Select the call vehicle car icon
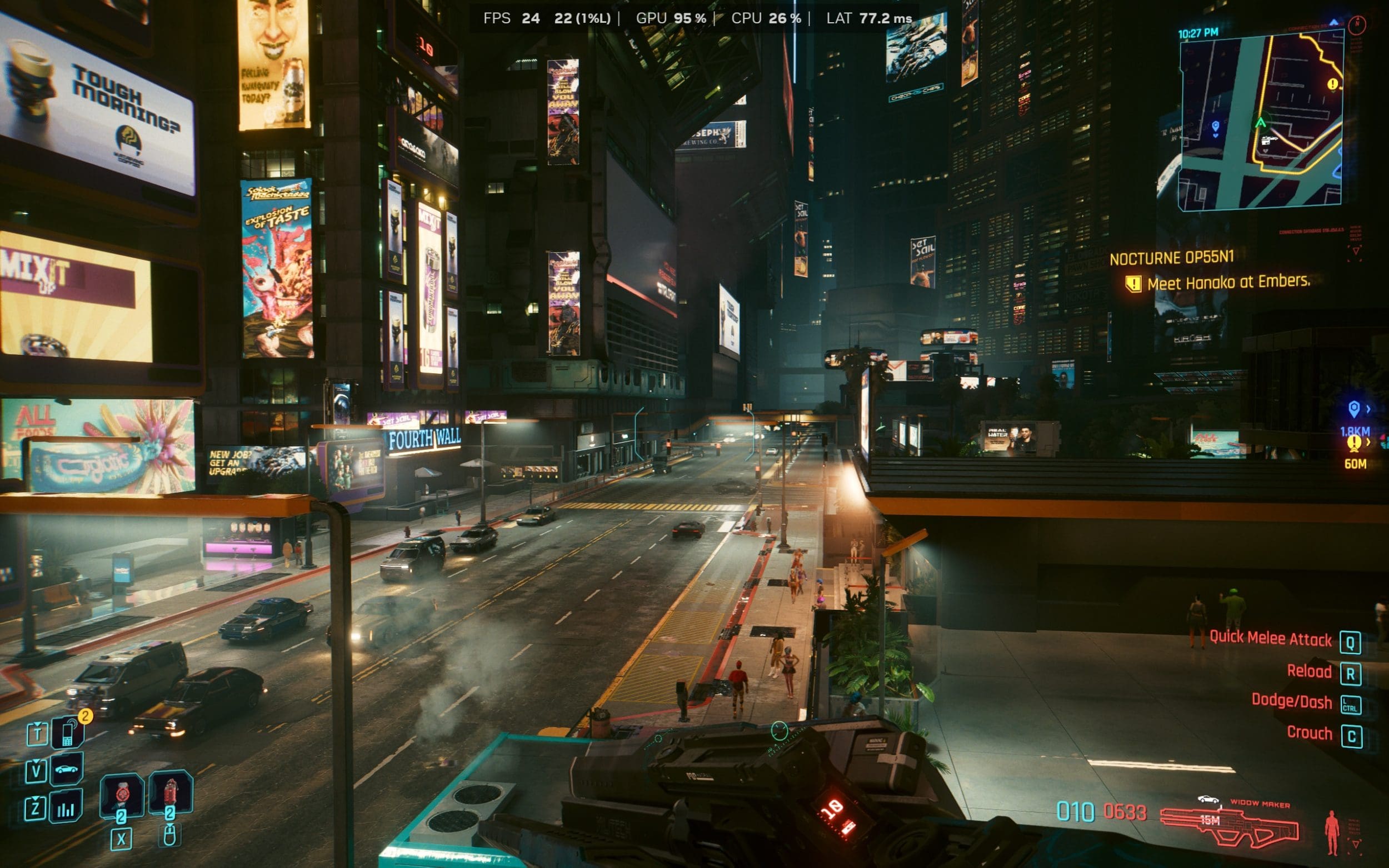 67,769
